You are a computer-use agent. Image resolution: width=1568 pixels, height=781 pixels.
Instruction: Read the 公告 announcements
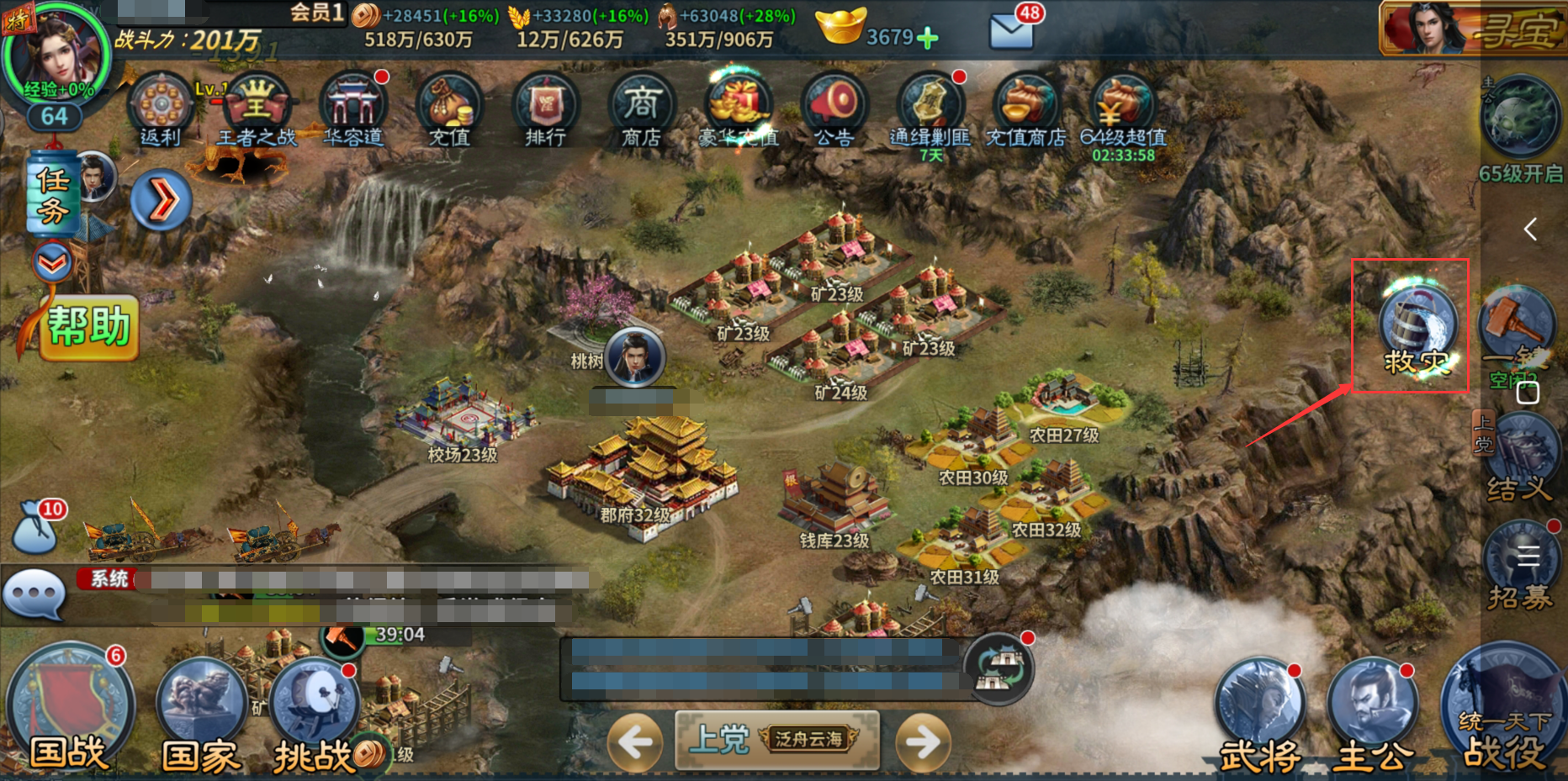(x=833, y=109)
